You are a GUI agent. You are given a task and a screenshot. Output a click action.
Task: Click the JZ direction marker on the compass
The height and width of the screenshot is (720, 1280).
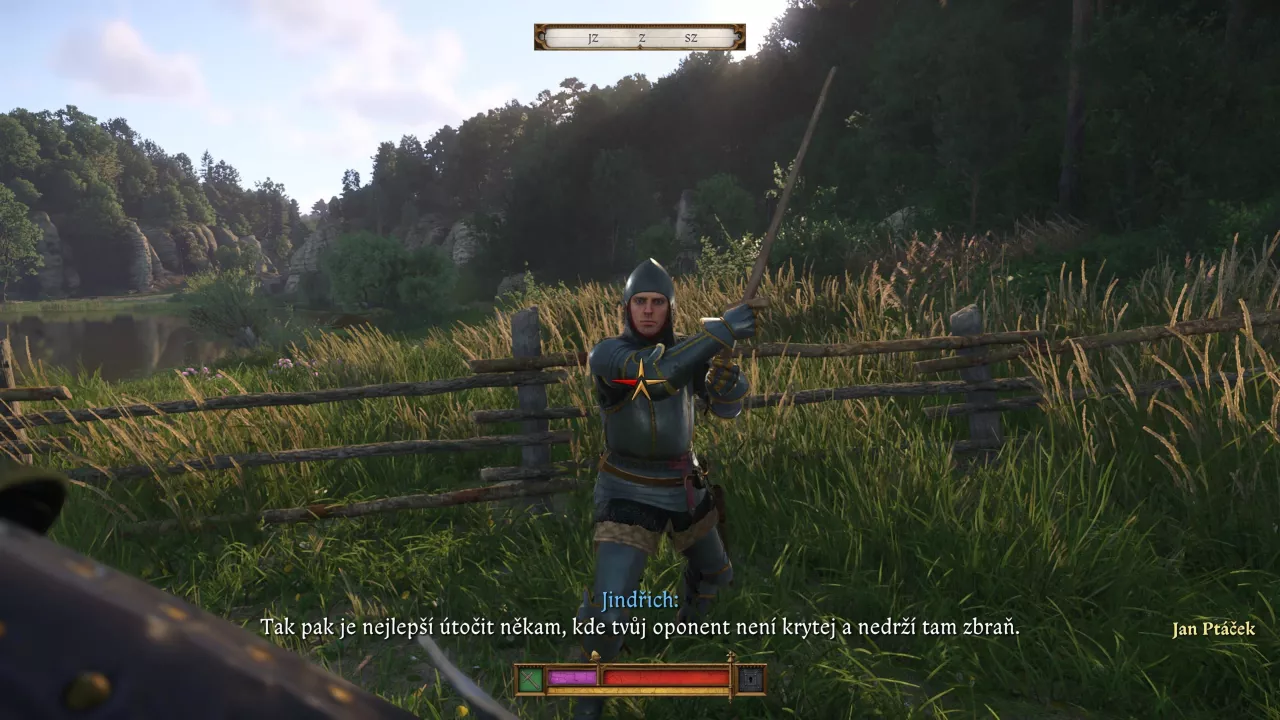594,38
